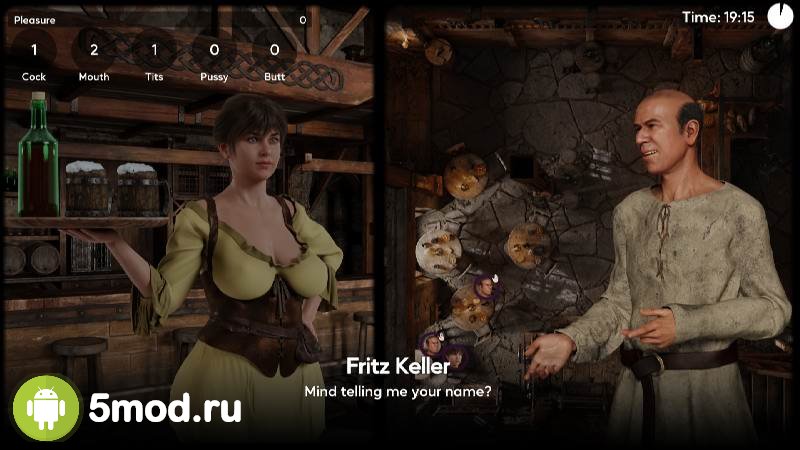Click the green Android logo watermark
The image size is (800, 450).
pos(46,408)
